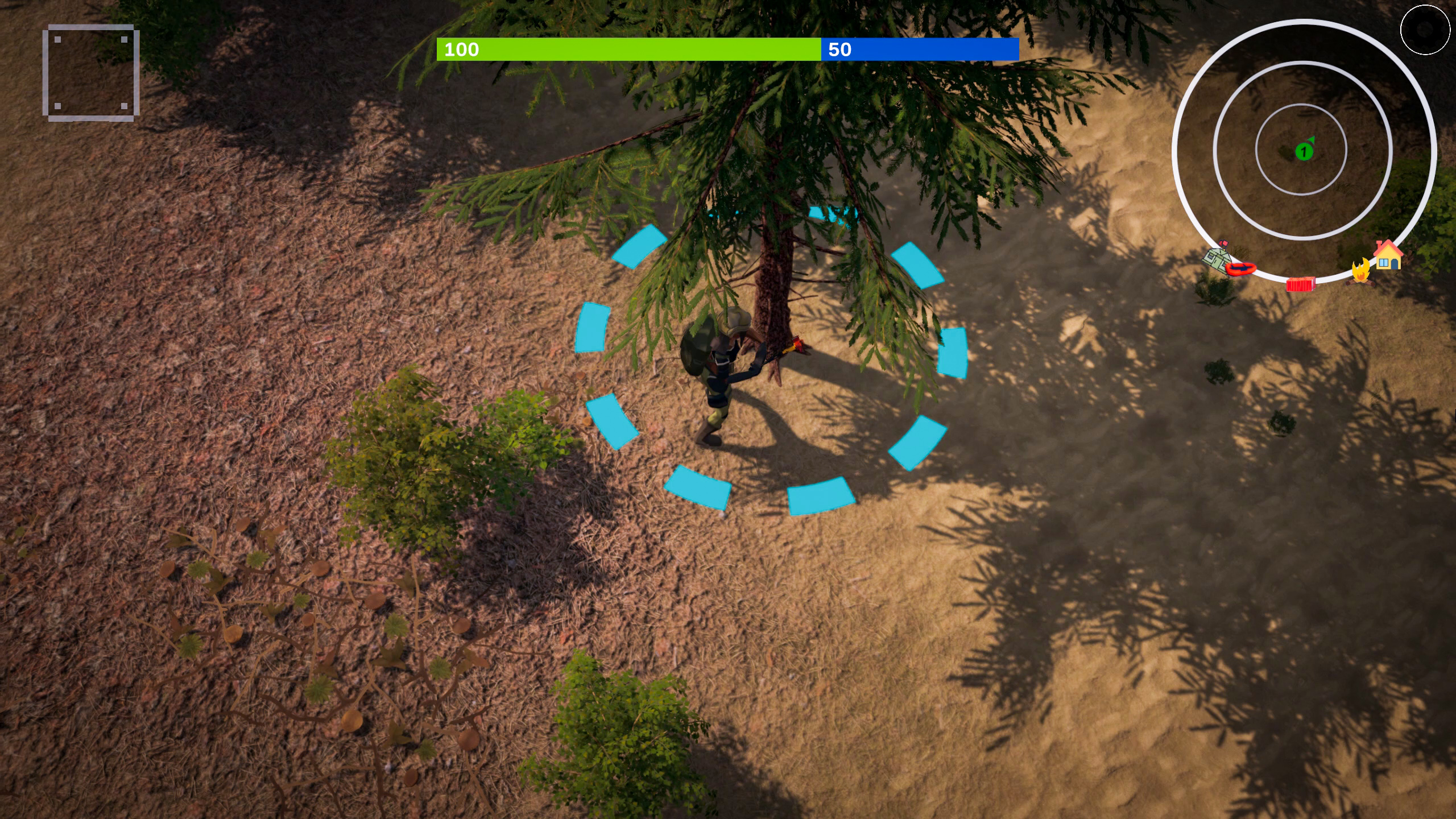Image resolution: width=1456 pixels, height=819 pixels.
Task: Click the house marker on the radar
Action: [x=1388, y=255]
